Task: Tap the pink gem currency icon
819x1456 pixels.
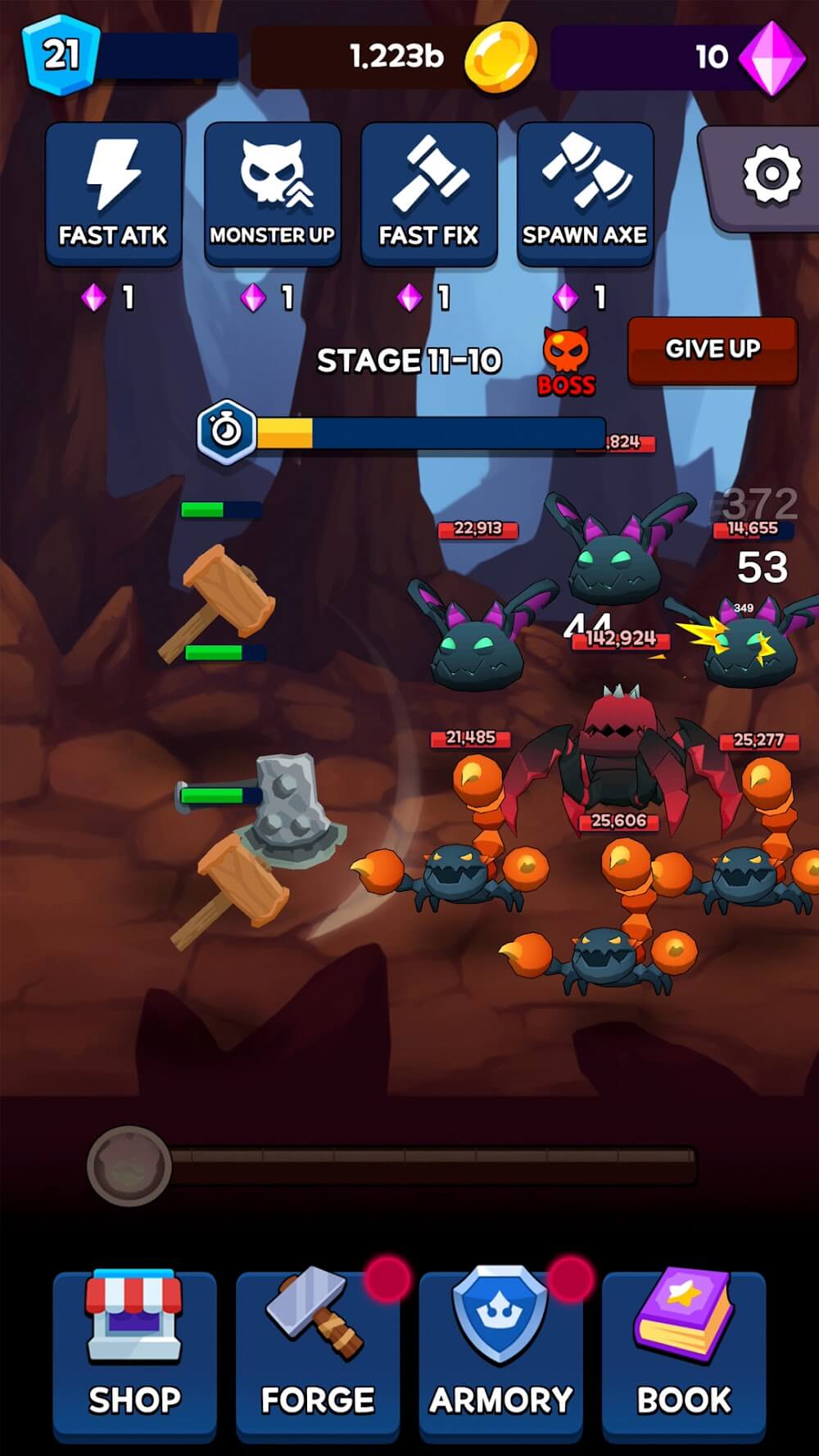Action: coord(771,57)
